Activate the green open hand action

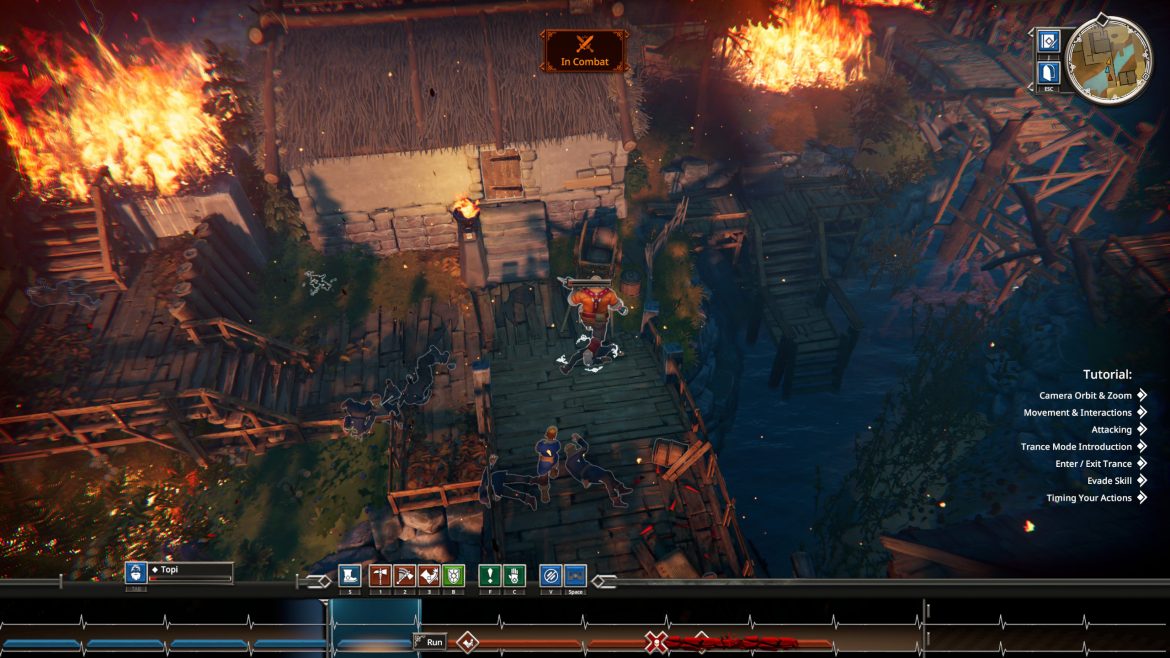click(514, 575)
